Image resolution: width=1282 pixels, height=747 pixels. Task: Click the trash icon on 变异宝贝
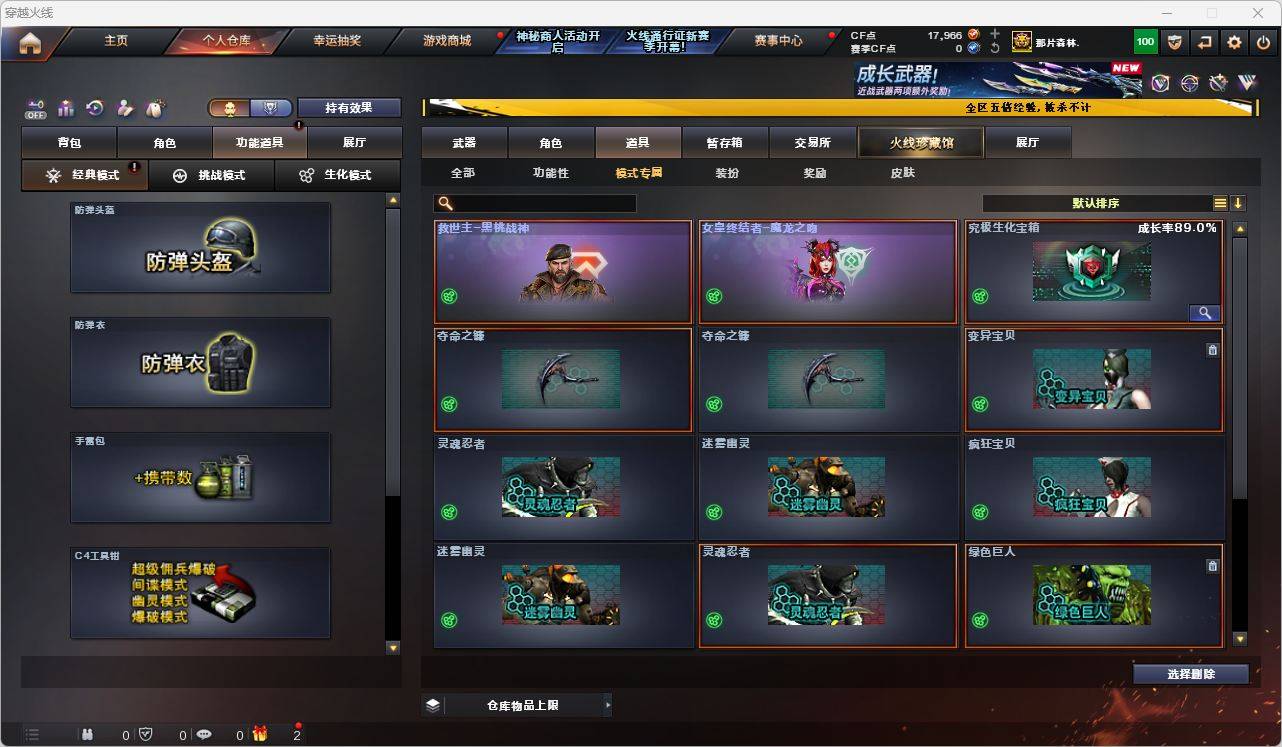[x=1212, y=350]
